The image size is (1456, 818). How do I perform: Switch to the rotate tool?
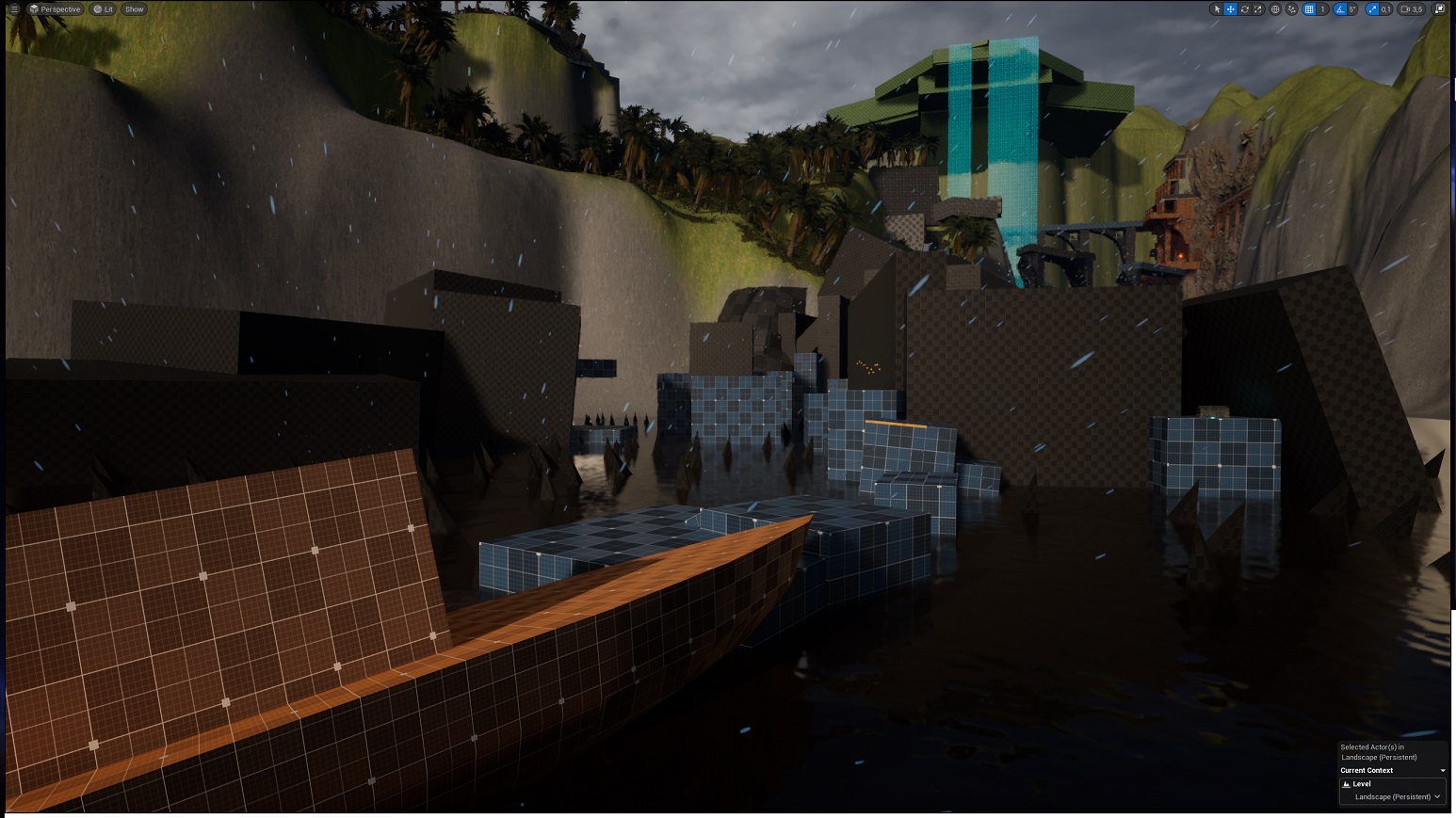tap(1244, 9)
